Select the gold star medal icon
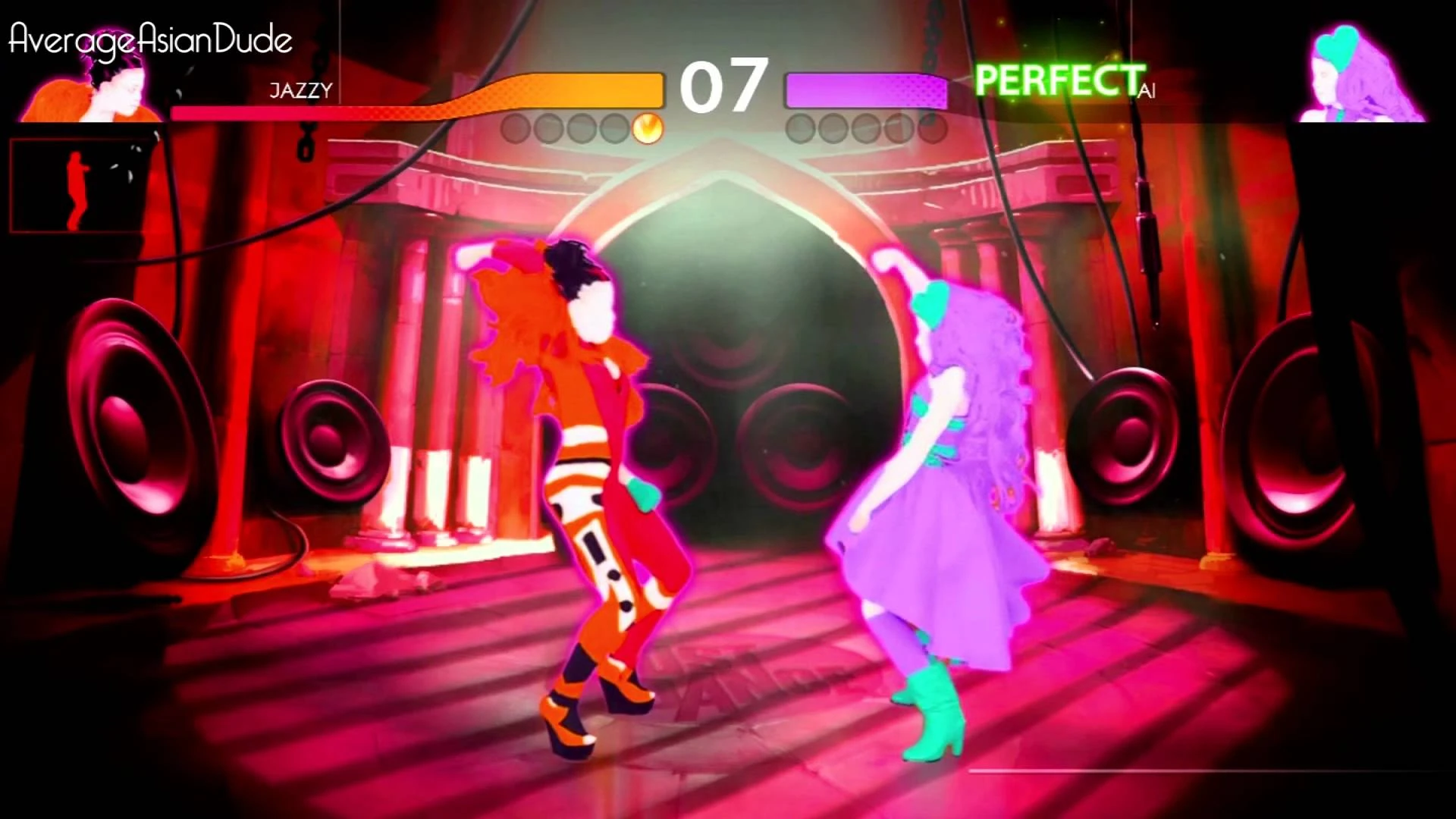 [x=647, y=129]
